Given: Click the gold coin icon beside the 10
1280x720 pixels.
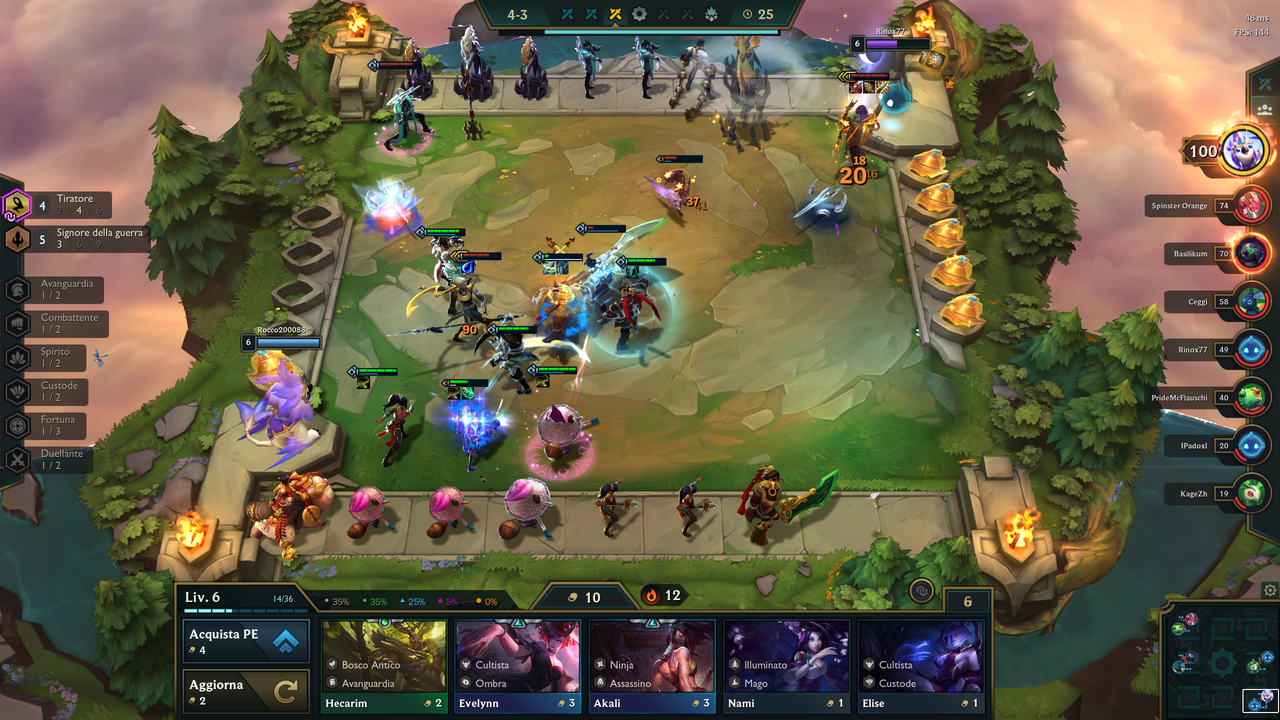Looking at the screenshot, I should tap(573, 597).
